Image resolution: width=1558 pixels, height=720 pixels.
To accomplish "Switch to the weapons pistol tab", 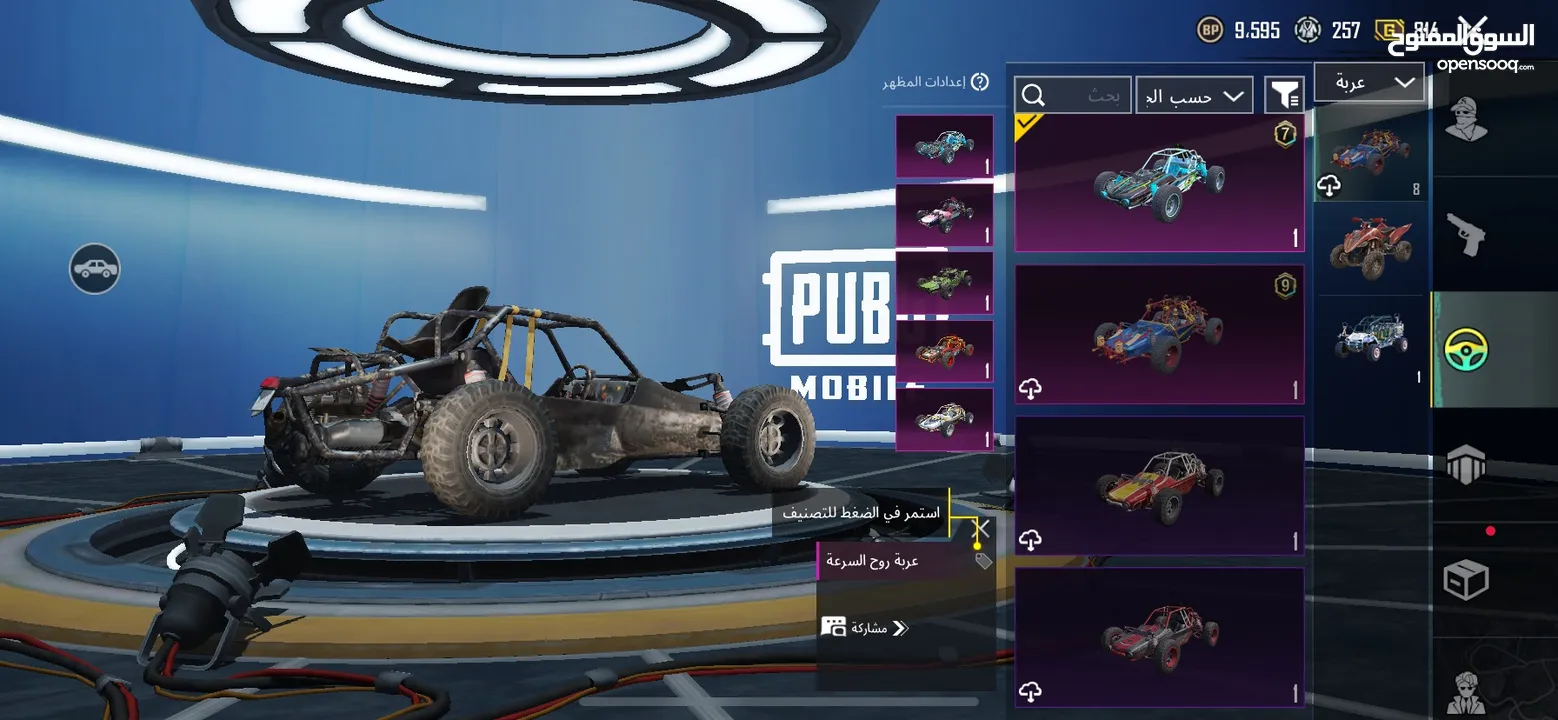I will click(1466, 234).
